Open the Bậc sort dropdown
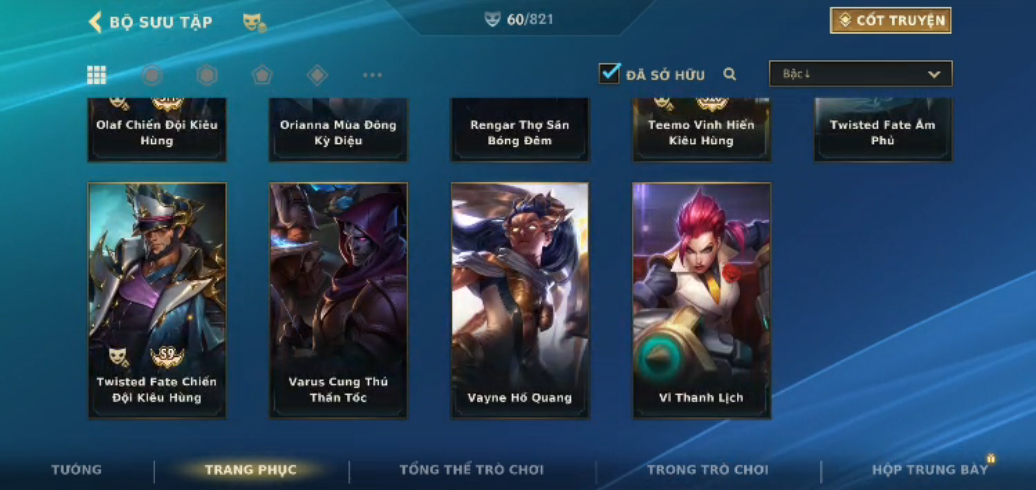This screenshot has height=490, width=1036. (860, 74)
